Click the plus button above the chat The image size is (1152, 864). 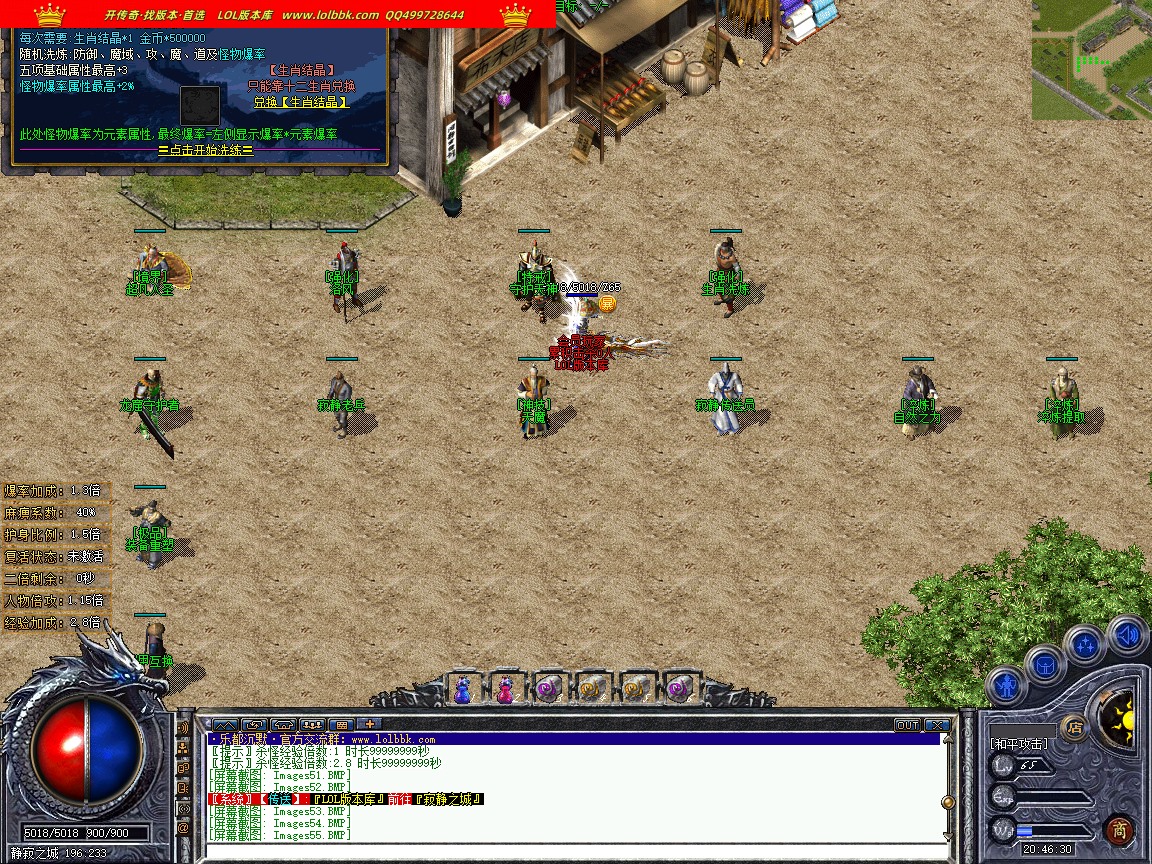tap(369, 724)
